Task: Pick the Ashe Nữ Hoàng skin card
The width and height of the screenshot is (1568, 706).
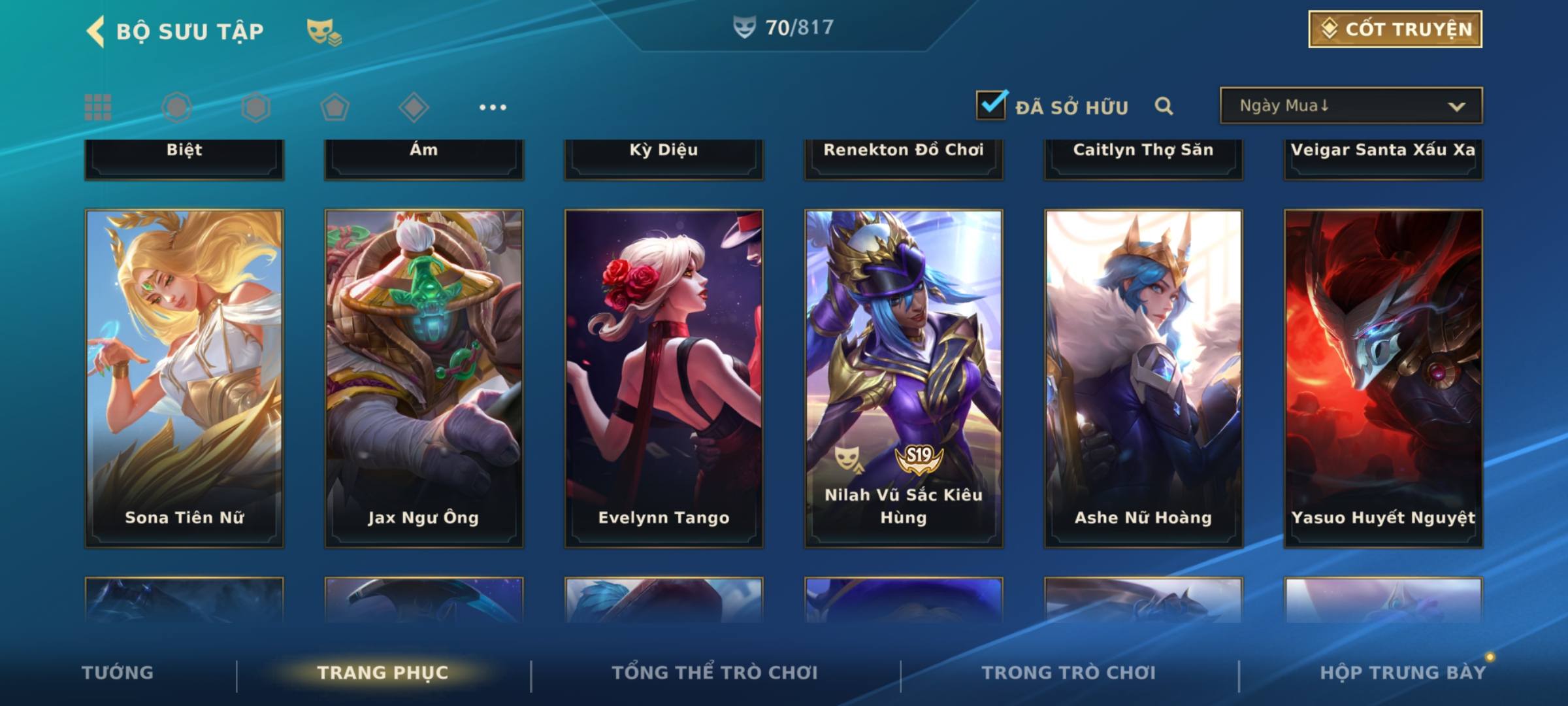Action: [x=1143, y=378]
